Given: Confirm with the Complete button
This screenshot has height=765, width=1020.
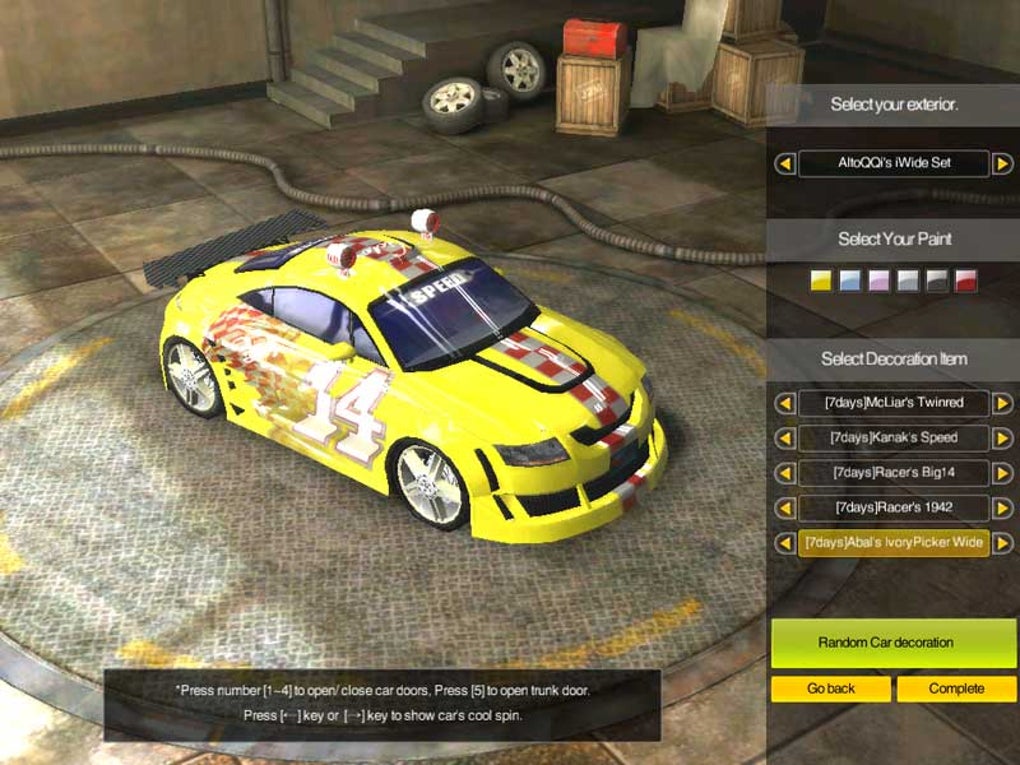Looking at the screenshot, I should click(x=956, y=689).
